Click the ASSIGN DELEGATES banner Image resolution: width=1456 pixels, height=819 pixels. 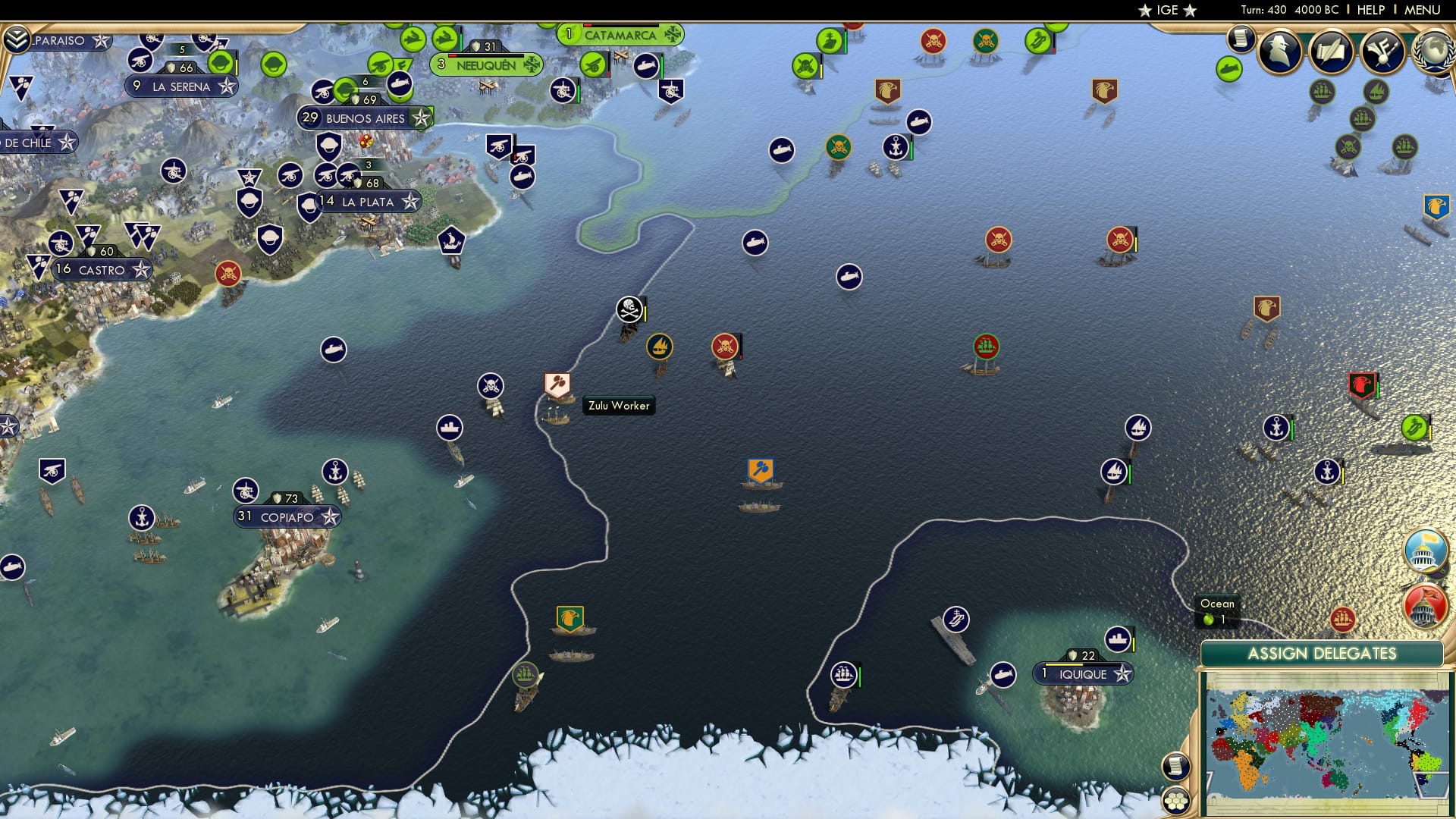1324,653
